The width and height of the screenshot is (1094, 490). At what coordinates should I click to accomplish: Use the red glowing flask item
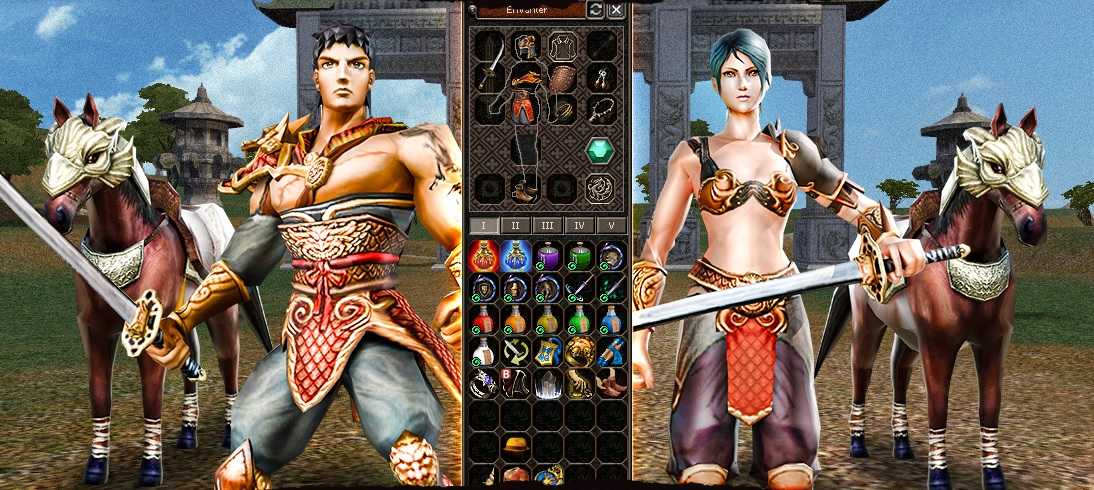tap(484, 256)
